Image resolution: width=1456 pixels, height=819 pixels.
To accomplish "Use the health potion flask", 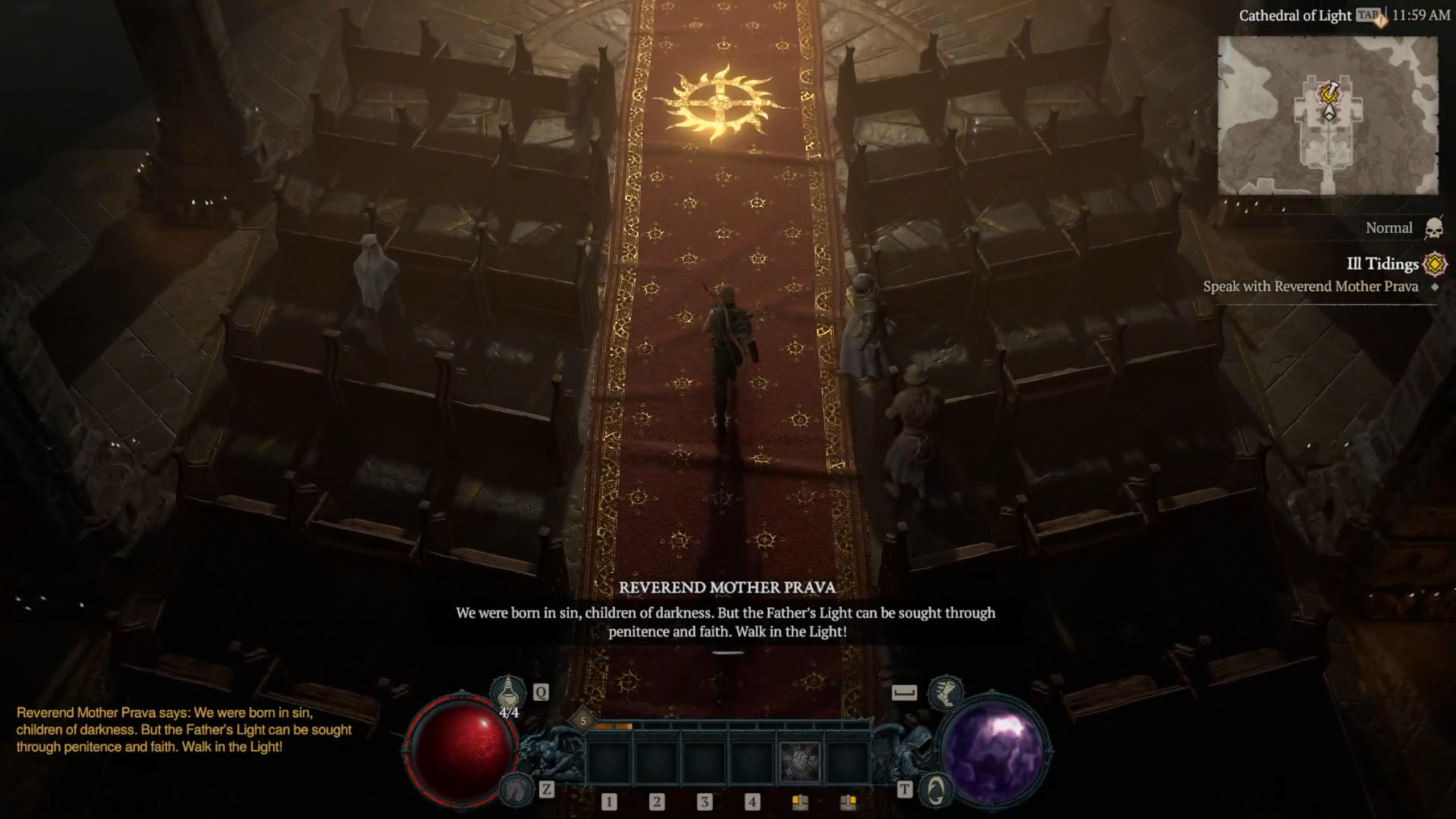I will 507,692.
